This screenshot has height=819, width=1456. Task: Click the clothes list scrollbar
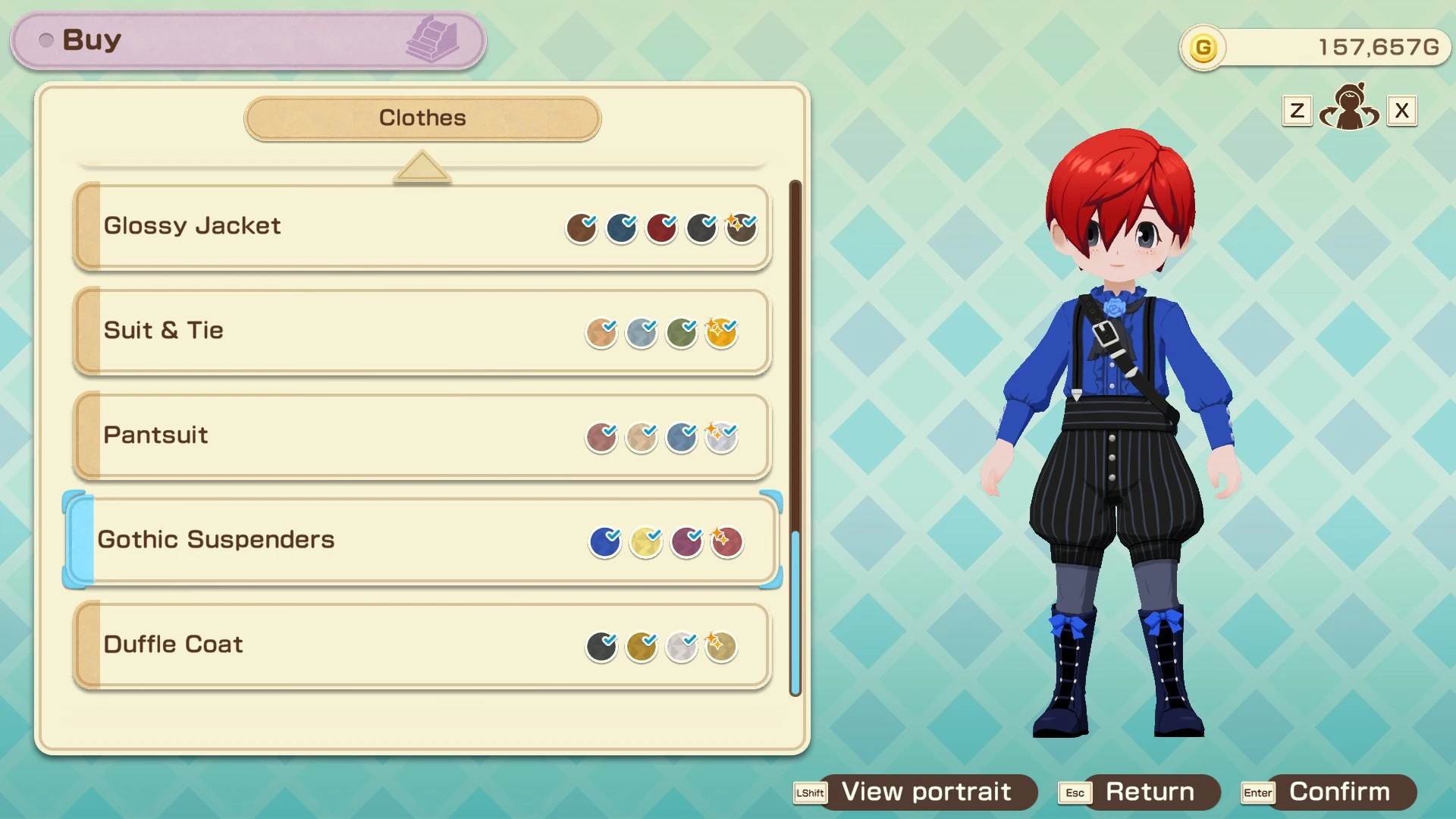795,613
